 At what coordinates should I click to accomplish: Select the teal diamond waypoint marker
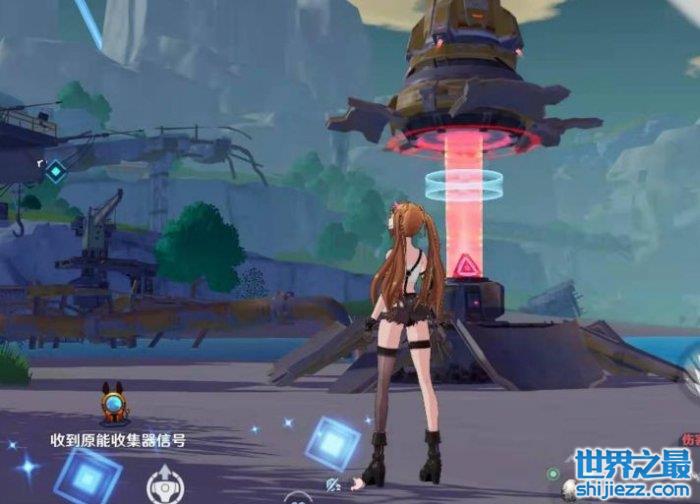[x=56, y=171]
